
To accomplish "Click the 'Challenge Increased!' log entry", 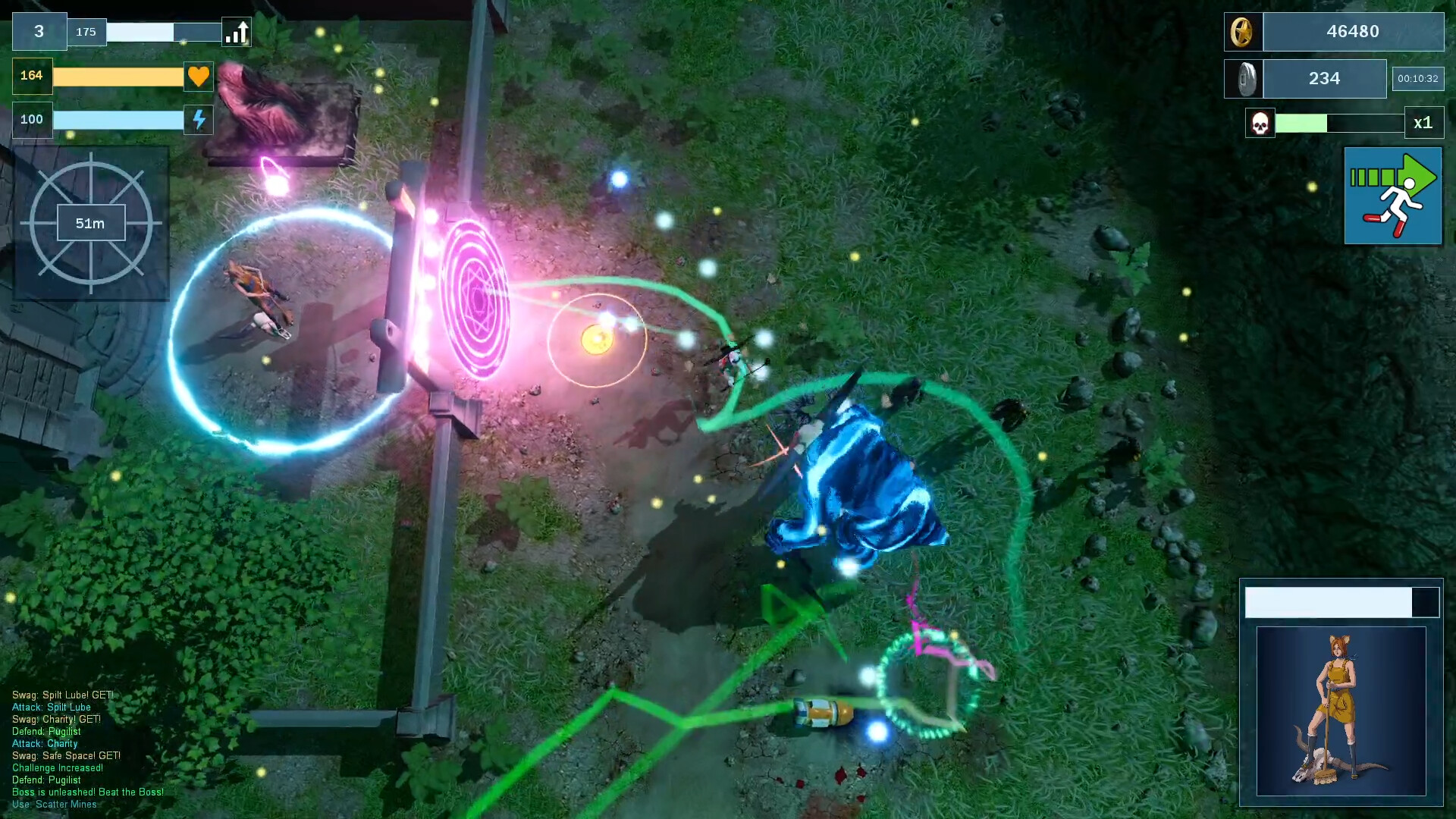I will click(x=58, y=767).
